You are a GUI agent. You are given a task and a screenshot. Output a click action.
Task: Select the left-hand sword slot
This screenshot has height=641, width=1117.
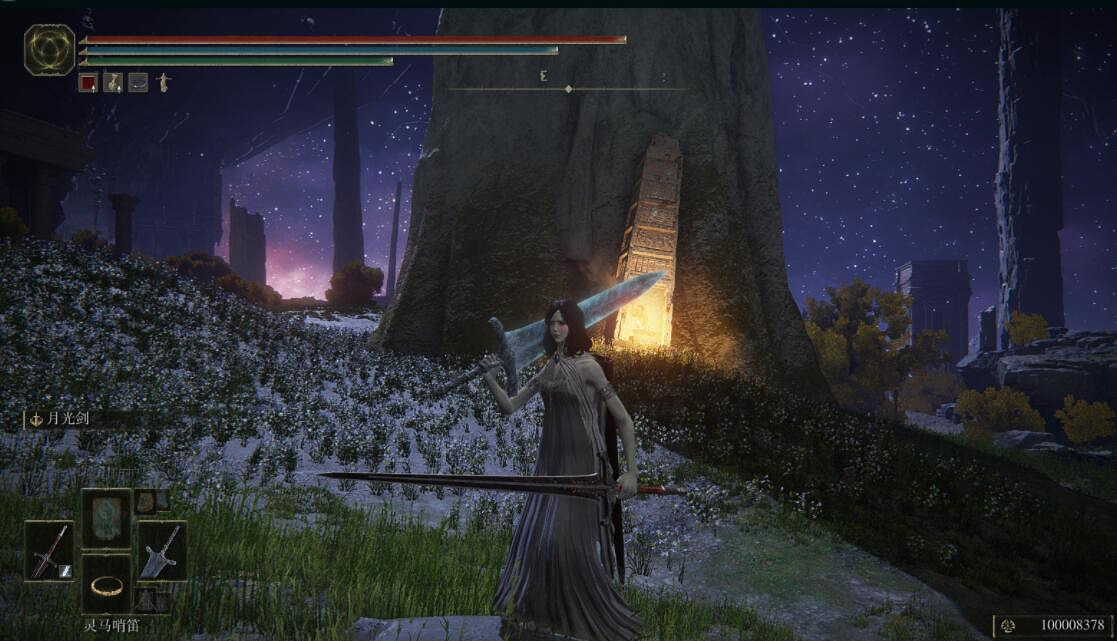[x=49, y=551]
